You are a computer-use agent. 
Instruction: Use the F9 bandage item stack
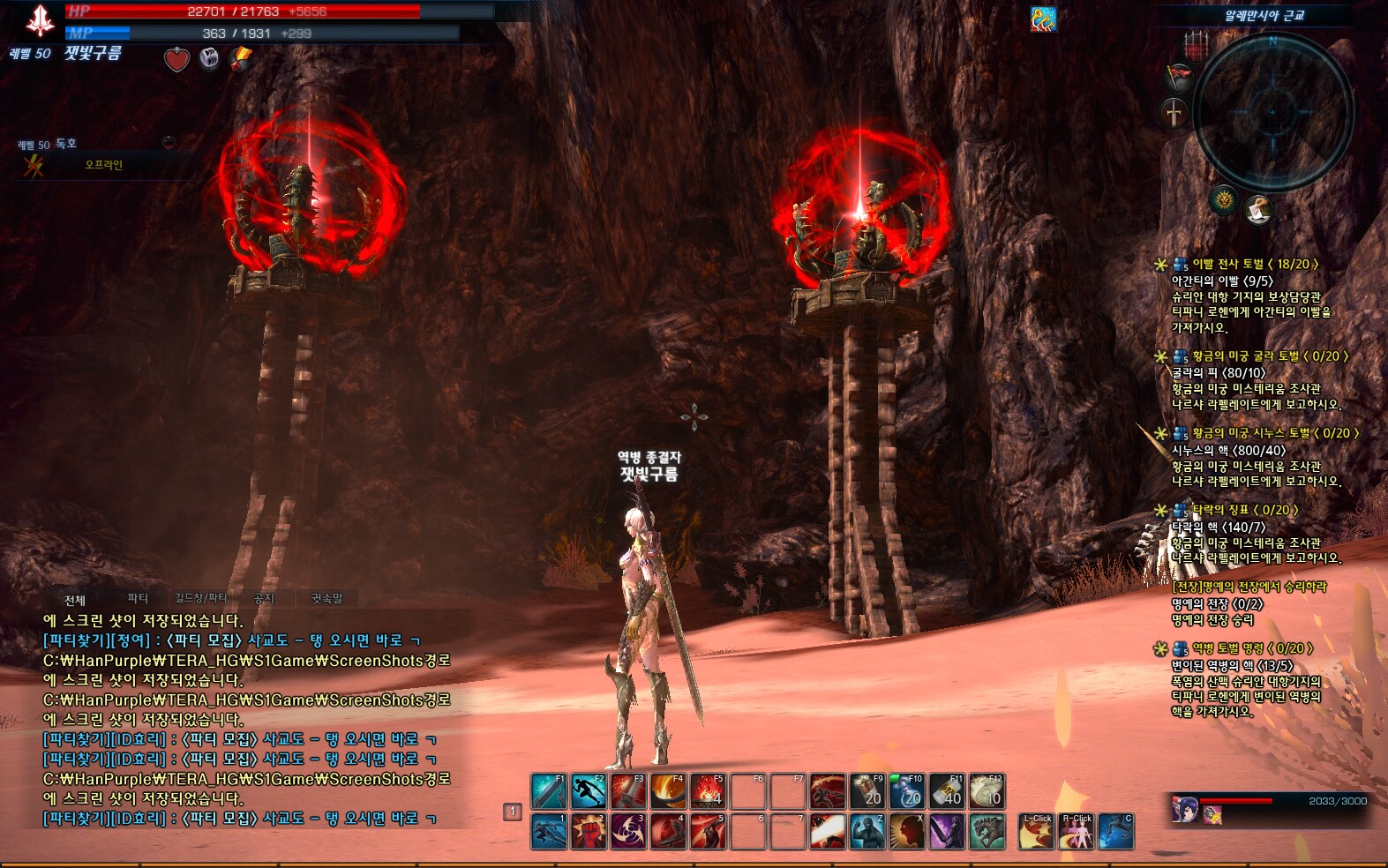point(867,791)
